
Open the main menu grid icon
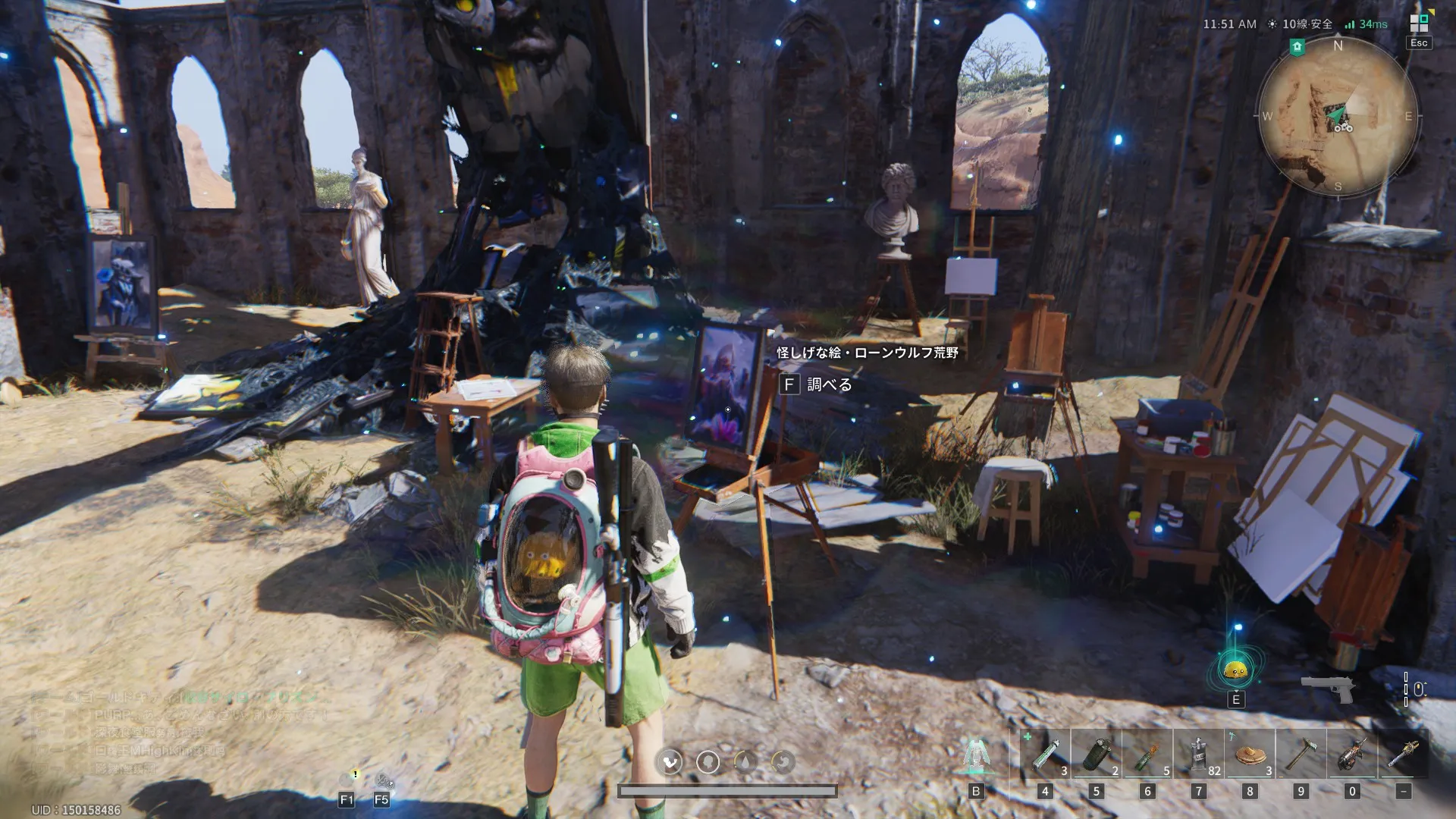click(1419, 24)
